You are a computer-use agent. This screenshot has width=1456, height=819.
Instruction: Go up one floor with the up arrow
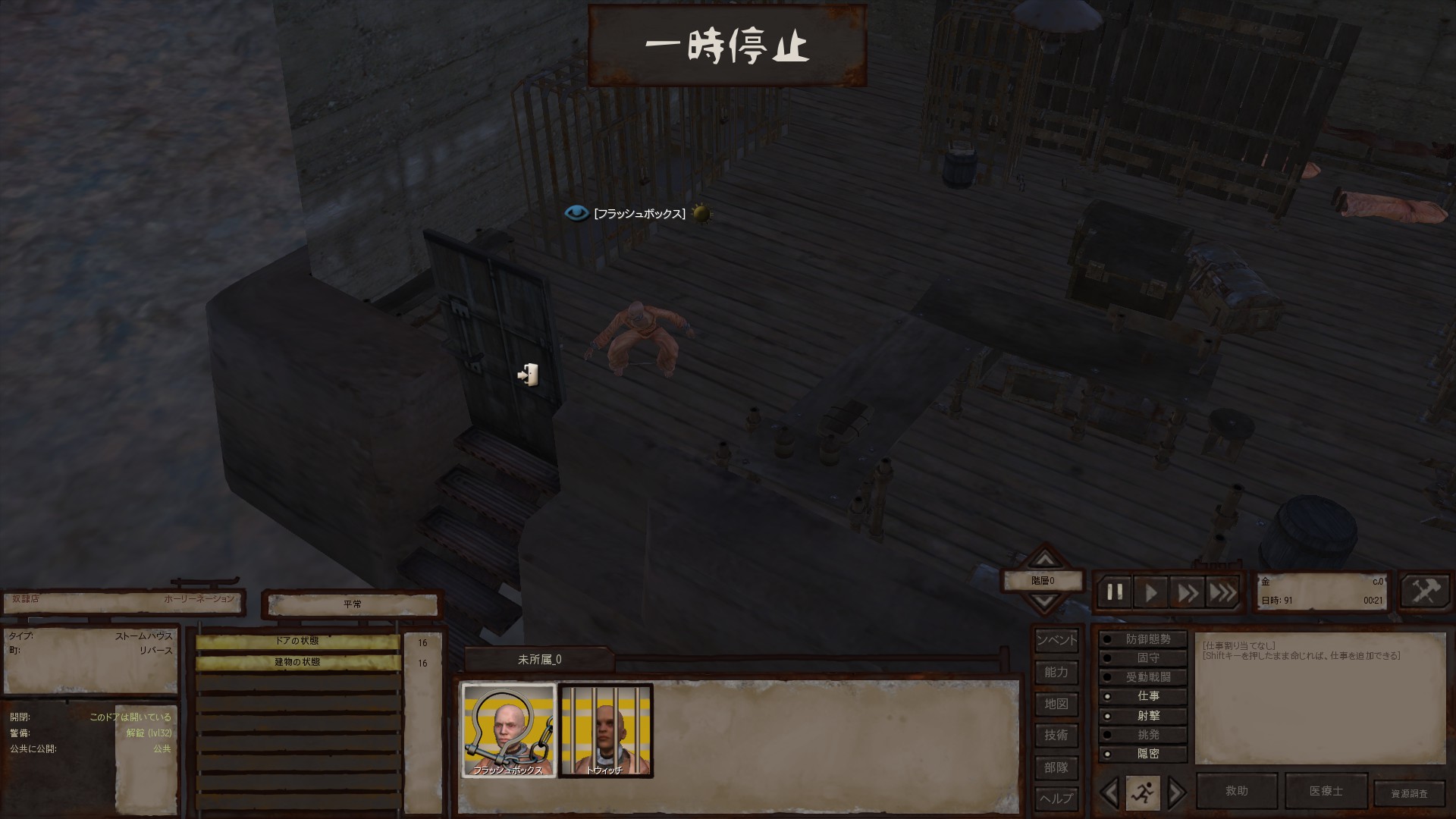(x=1045, y=560)
